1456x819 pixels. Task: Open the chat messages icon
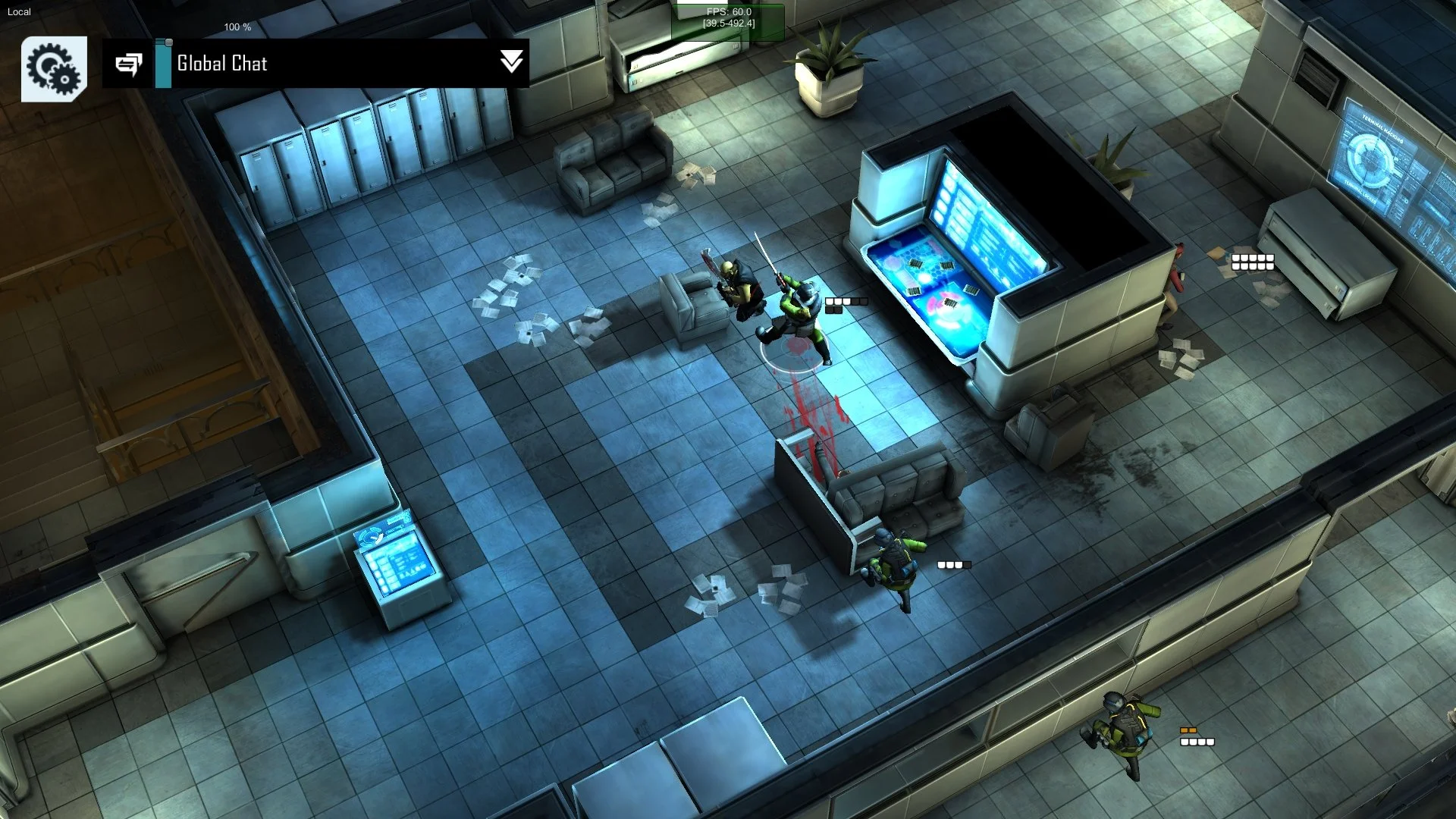pos(129,64)
